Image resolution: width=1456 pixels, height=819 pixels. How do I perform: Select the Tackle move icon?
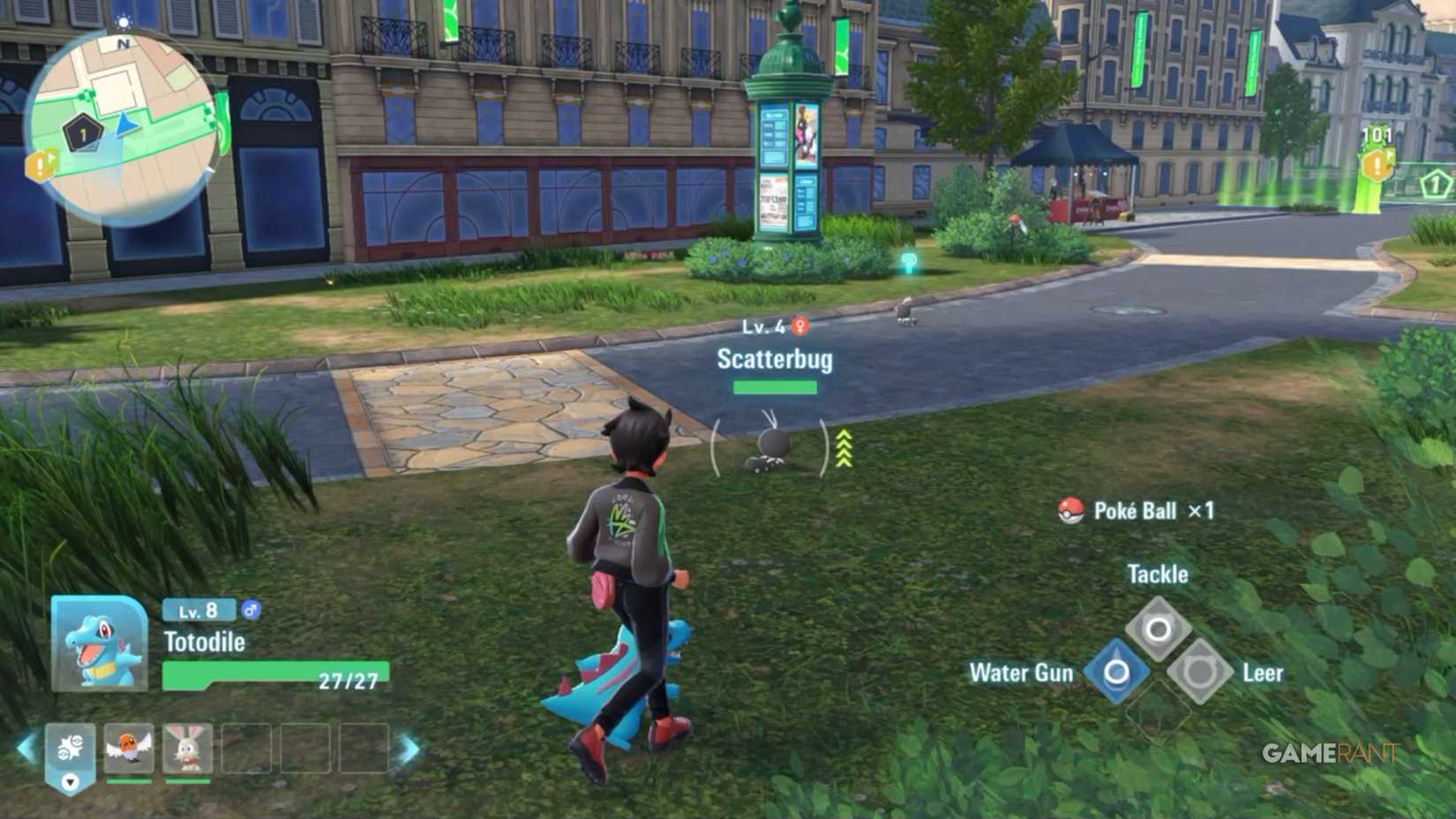[x=1157, y=629]
